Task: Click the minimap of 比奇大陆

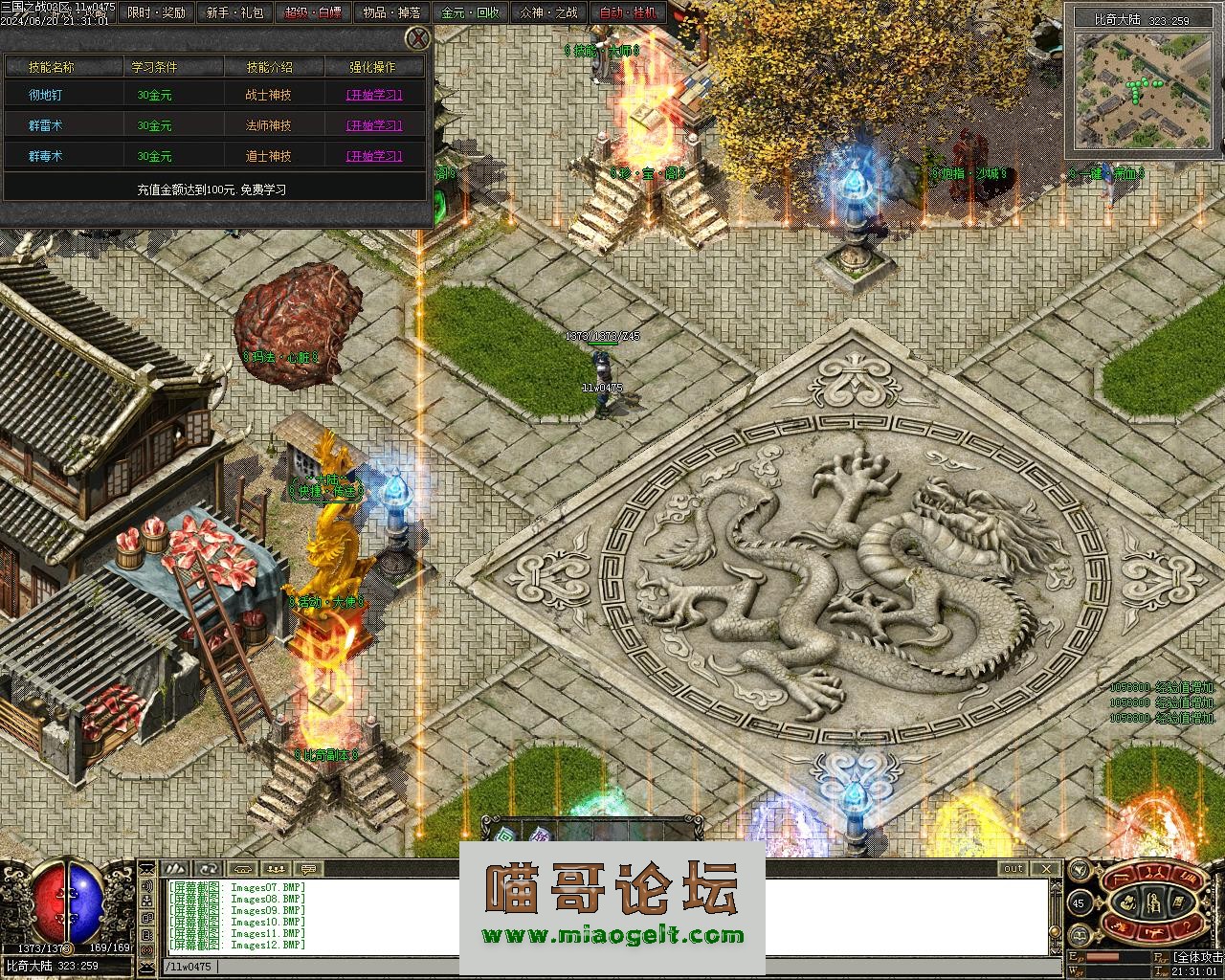Action: pos(1143,90)
